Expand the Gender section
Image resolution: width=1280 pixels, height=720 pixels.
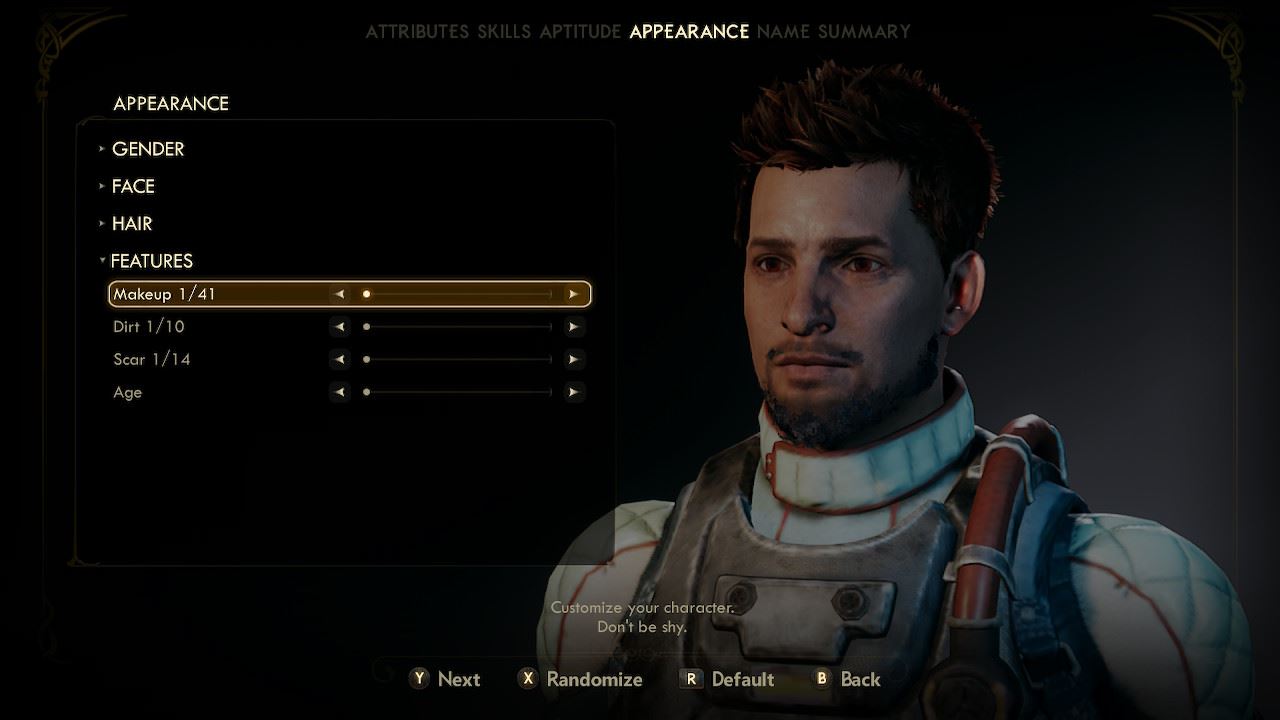[148, 149]
